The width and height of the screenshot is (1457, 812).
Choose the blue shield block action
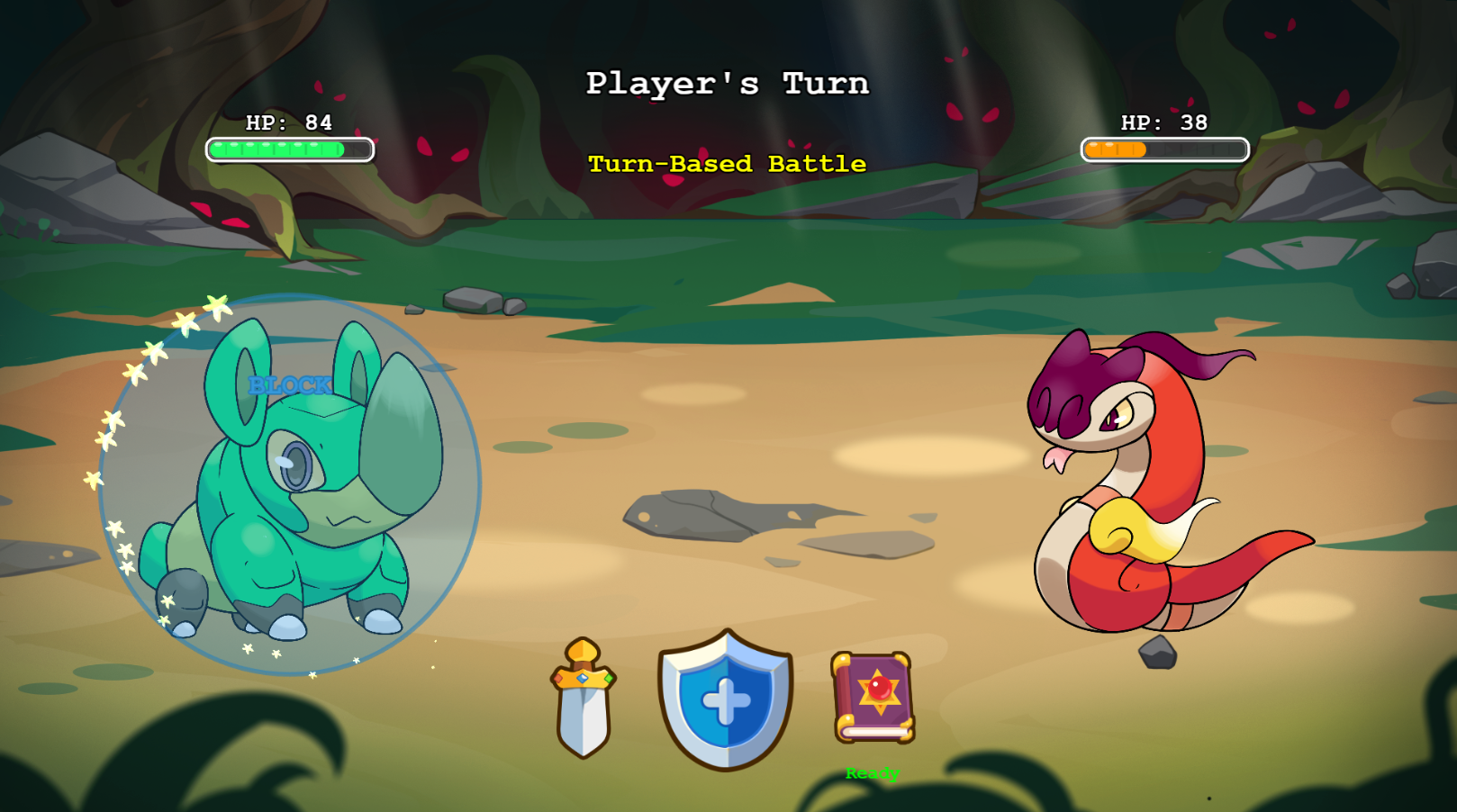click(x=726, y=699)
